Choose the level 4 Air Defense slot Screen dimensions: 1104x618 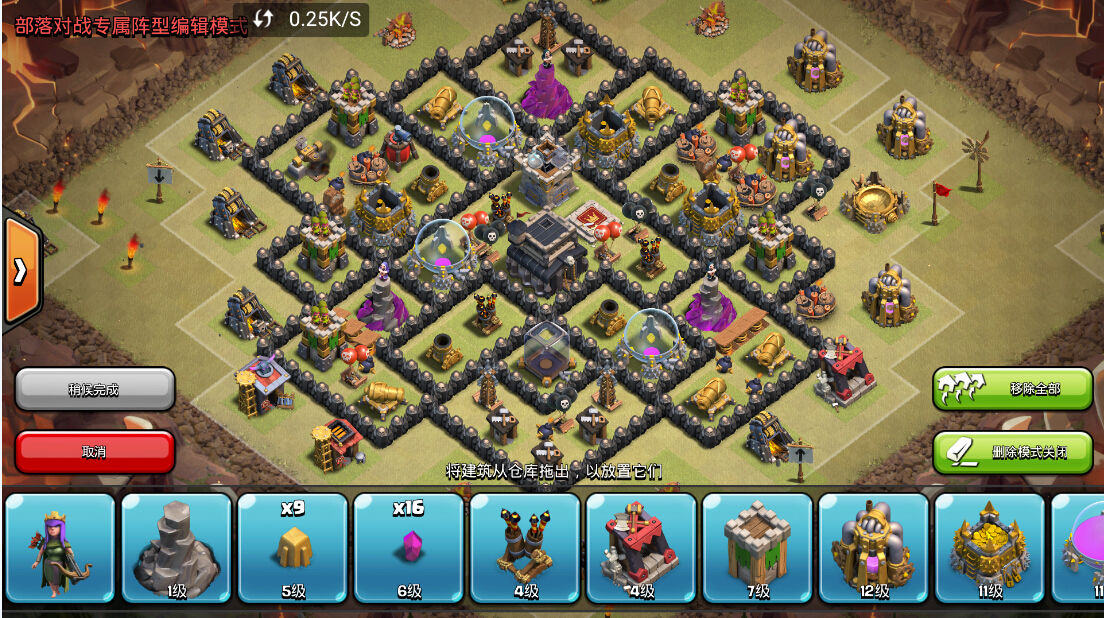pyautogui.click(x=524, y=548)
